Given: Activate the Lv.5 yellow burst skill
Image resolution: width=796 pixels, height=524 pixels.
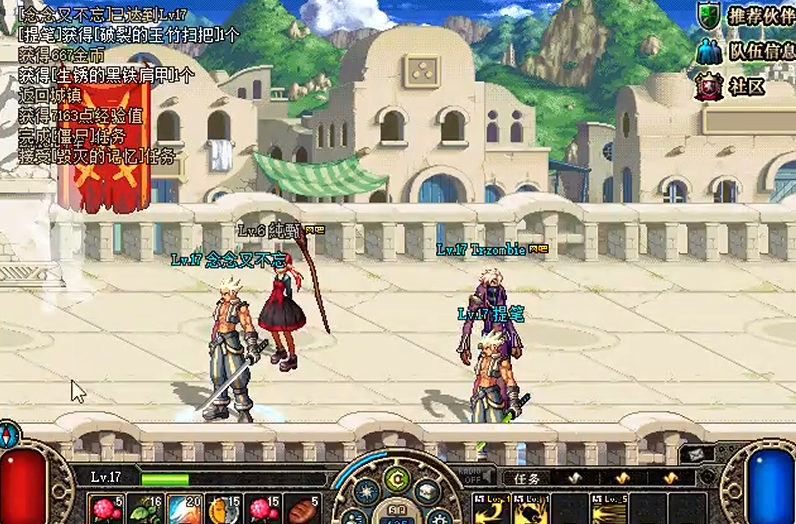Looking at the screenshot, I should pos(610,508).
